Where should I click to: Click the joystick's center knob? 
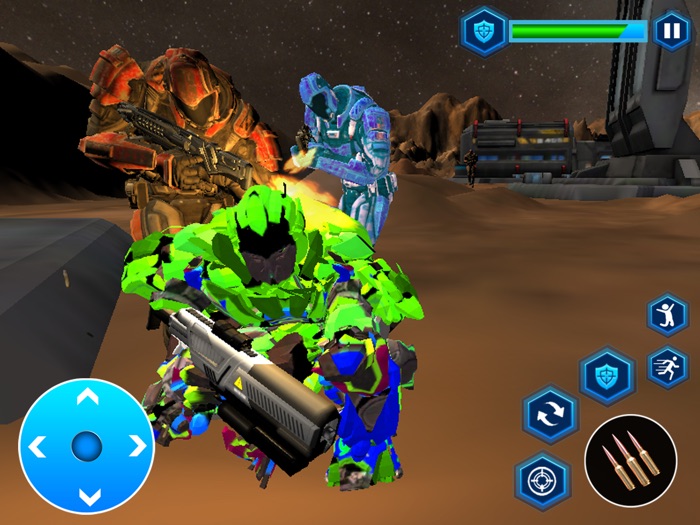pos(87,446)
